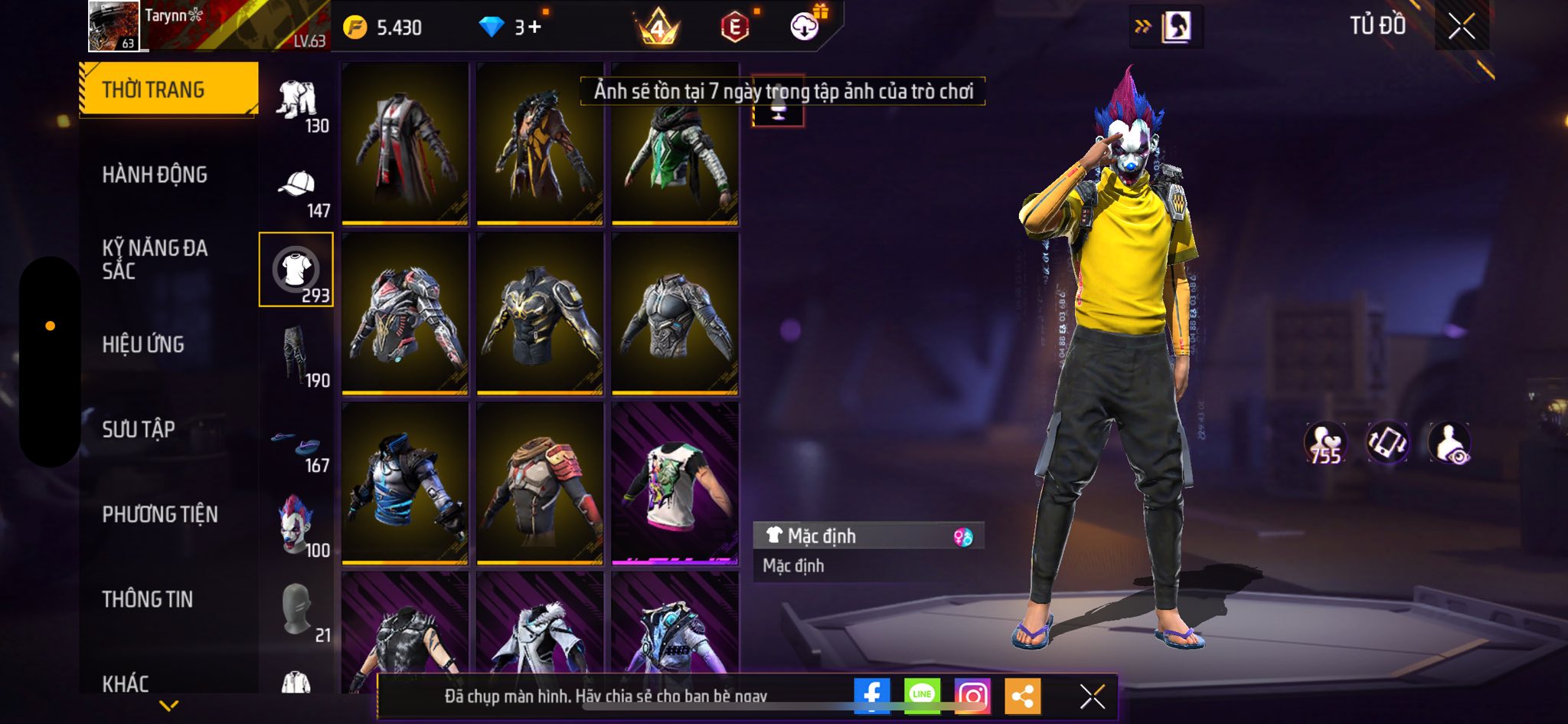Close the TỦ ĐỒ wardrobe screen
Screen dimensions: 1568x724
point(1461,27)
